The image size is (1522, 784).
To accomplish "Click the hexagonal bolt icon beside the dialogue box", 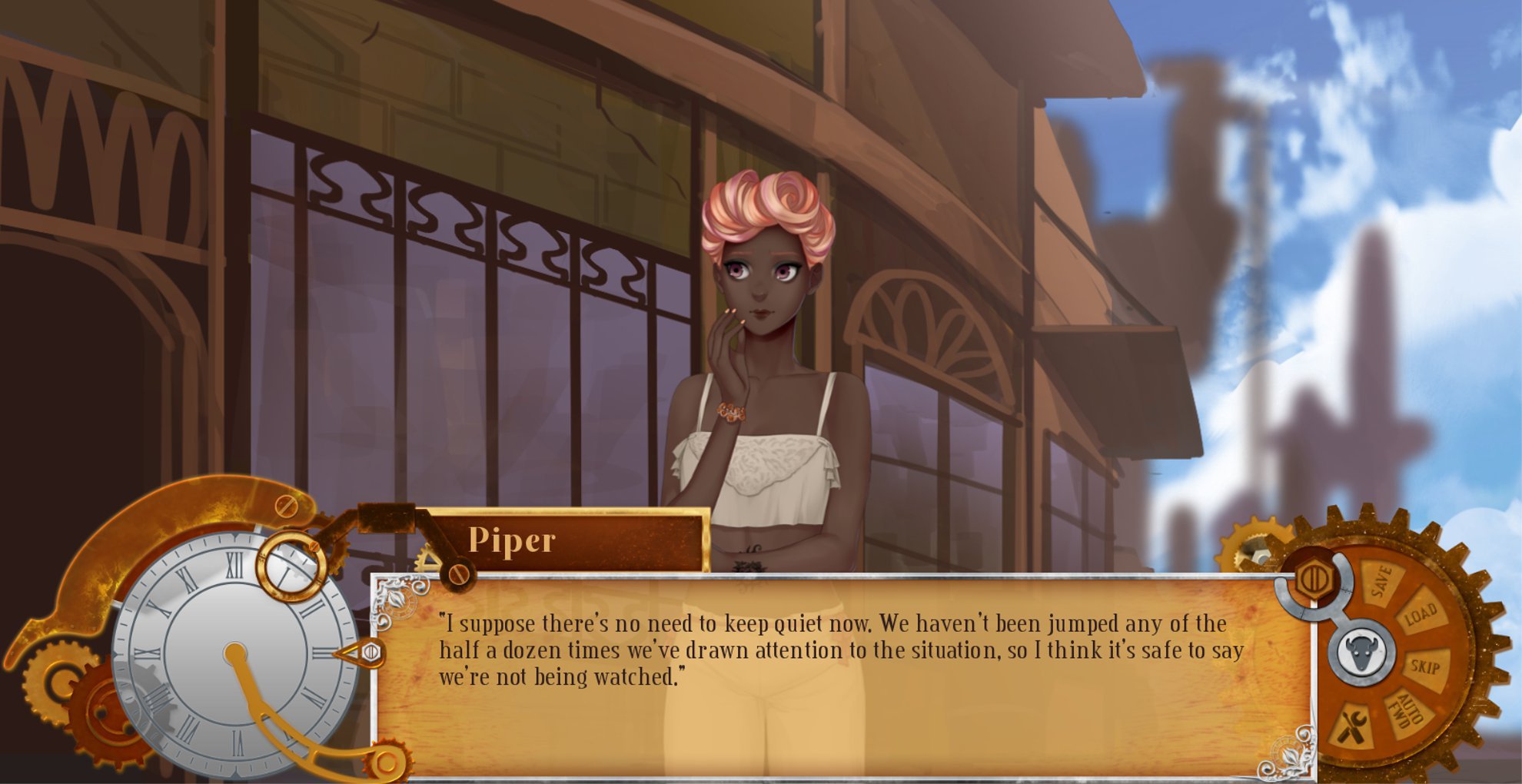I will [1316, 578].
